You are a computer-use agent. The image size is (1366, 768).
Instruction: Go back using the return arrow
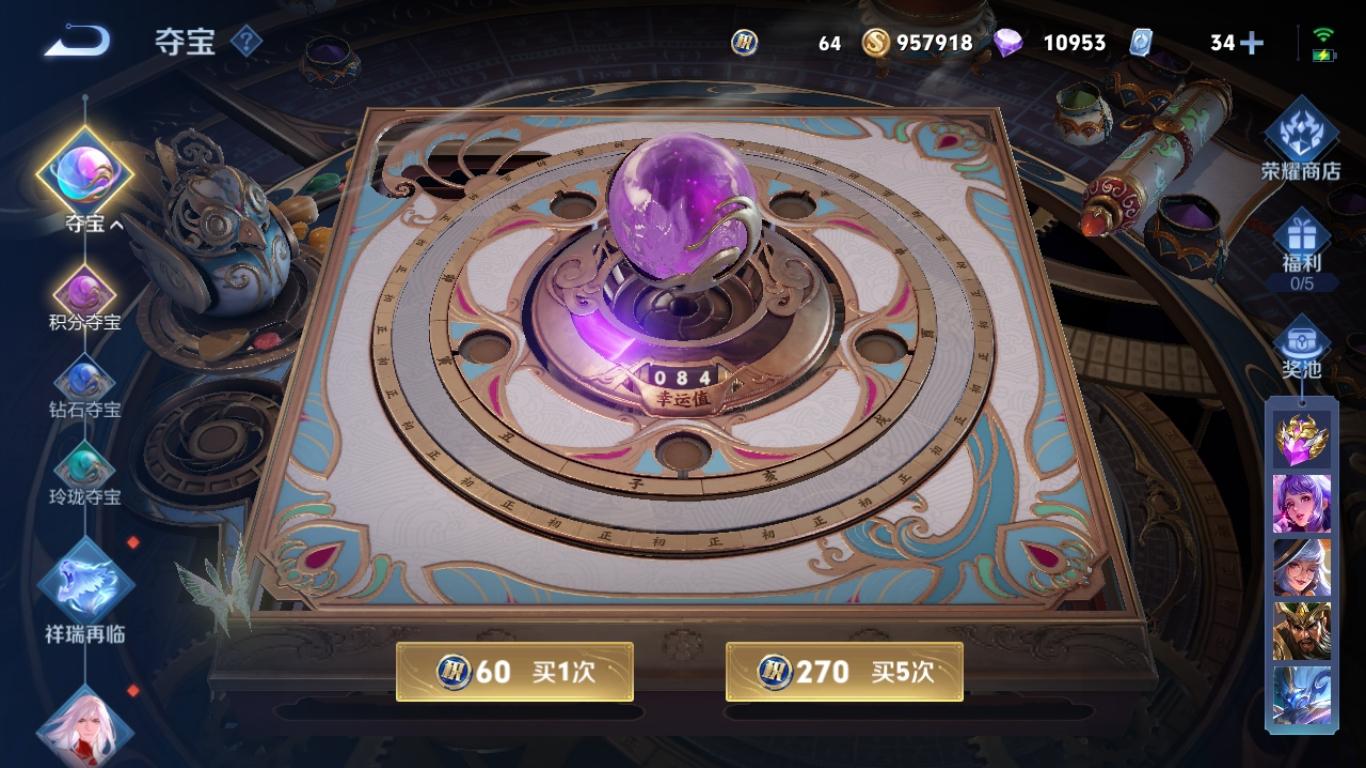77,42
